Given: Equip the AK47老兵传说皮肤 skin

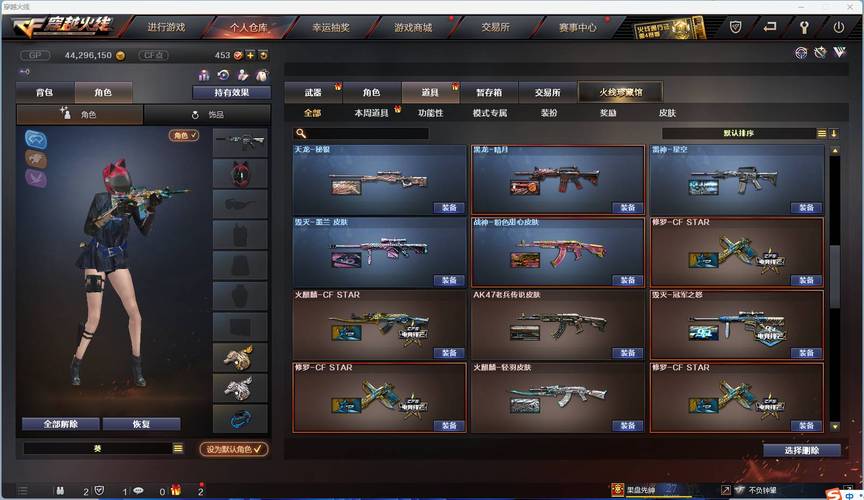Looking at the screenshot, I should [627, 353].
